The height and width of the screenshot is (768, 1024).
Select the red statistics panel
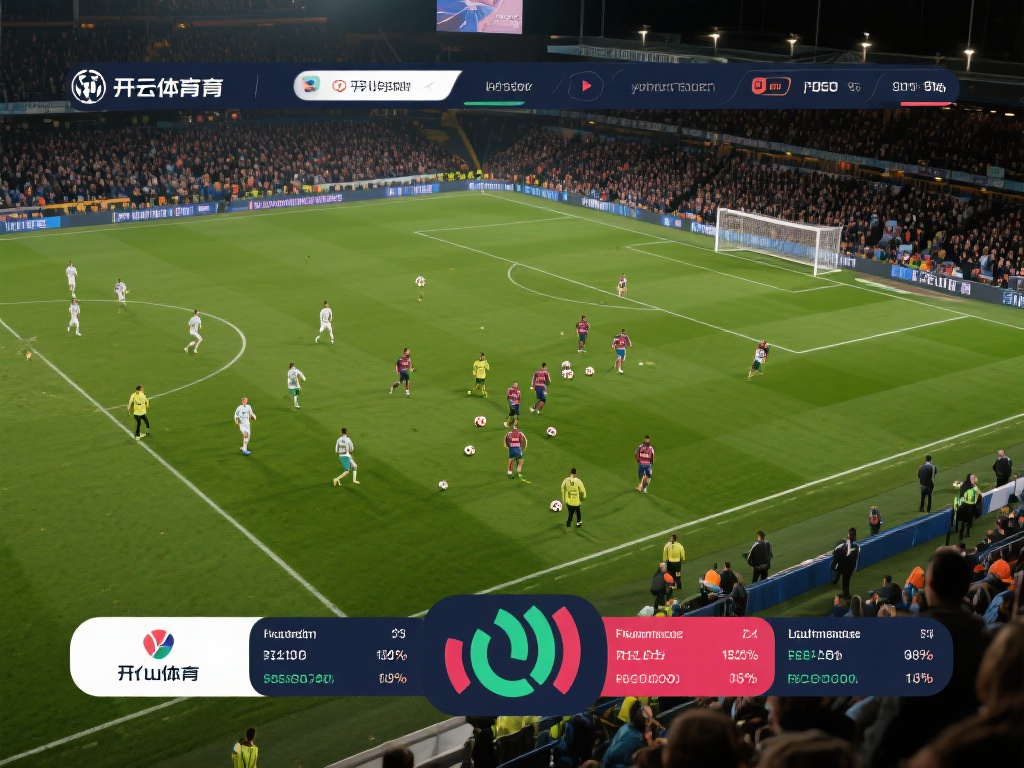(687, 656)
